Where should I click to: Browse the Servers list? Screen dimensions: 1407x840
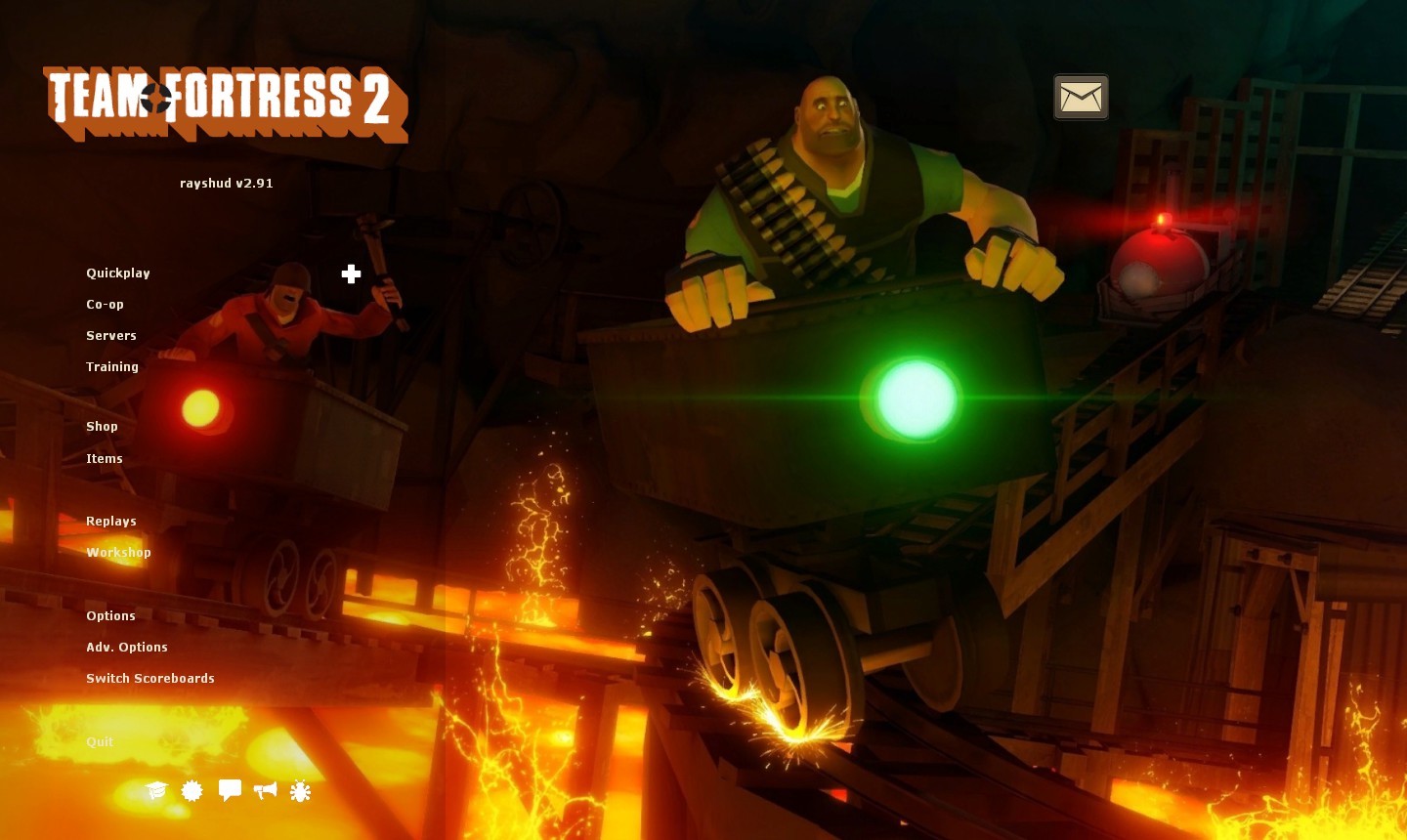click(111, 336)
